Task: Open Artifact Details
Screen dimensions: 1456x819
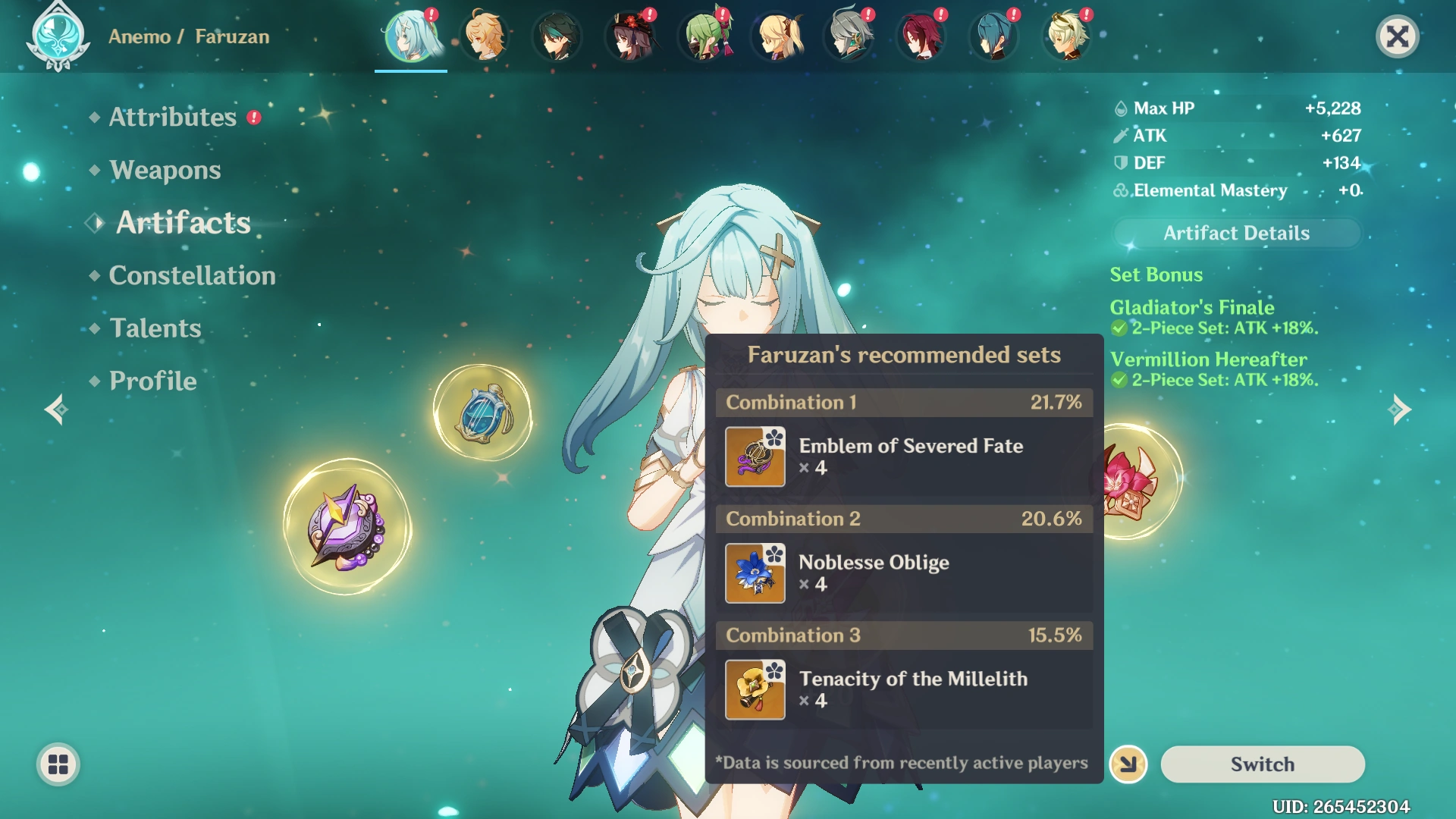Action: pyautogui.click(x=1235, y=233)
